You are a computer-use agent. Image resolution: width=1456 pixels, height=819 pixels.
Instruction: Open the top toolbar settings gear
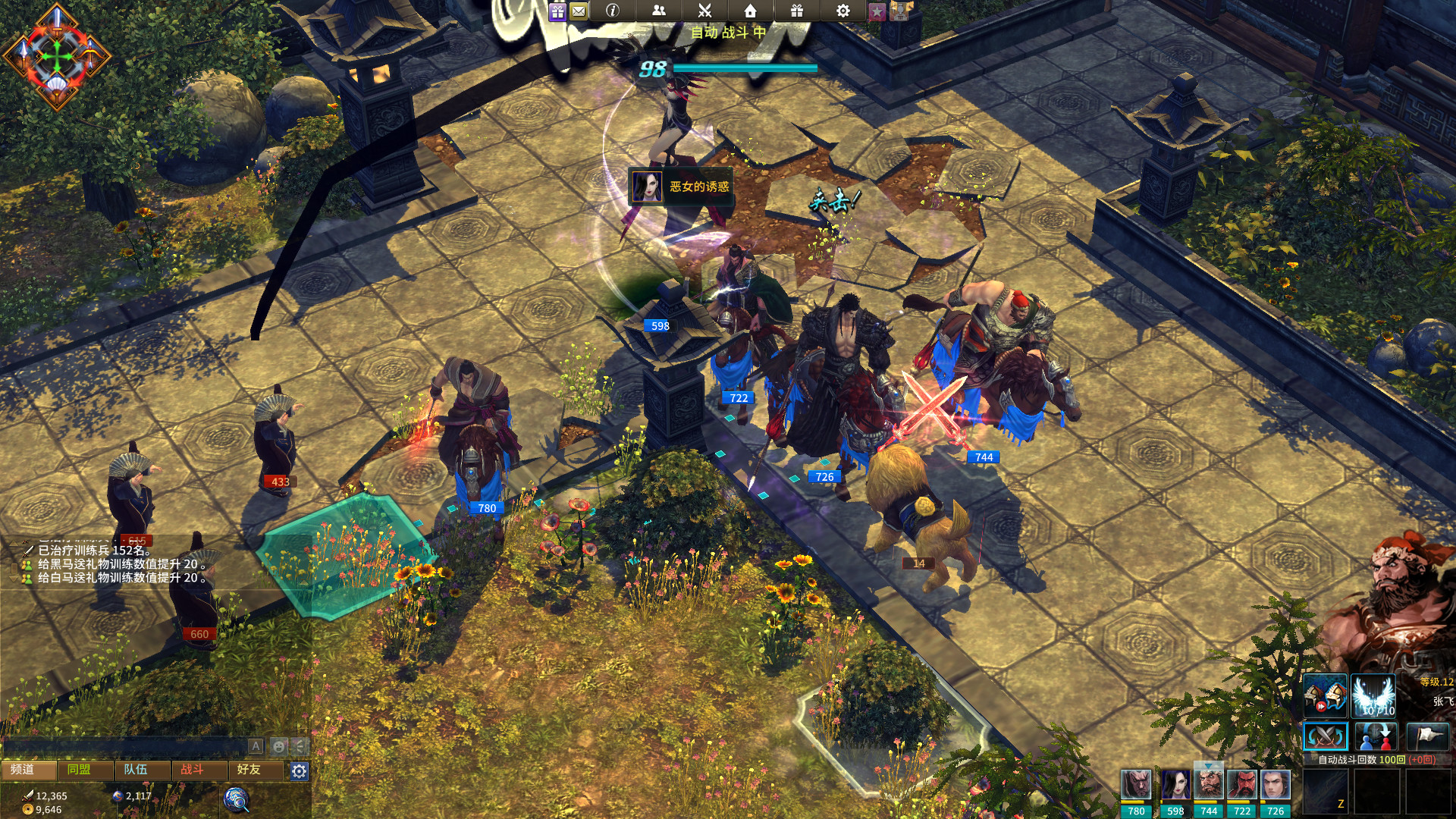click(x=843, y=11)
